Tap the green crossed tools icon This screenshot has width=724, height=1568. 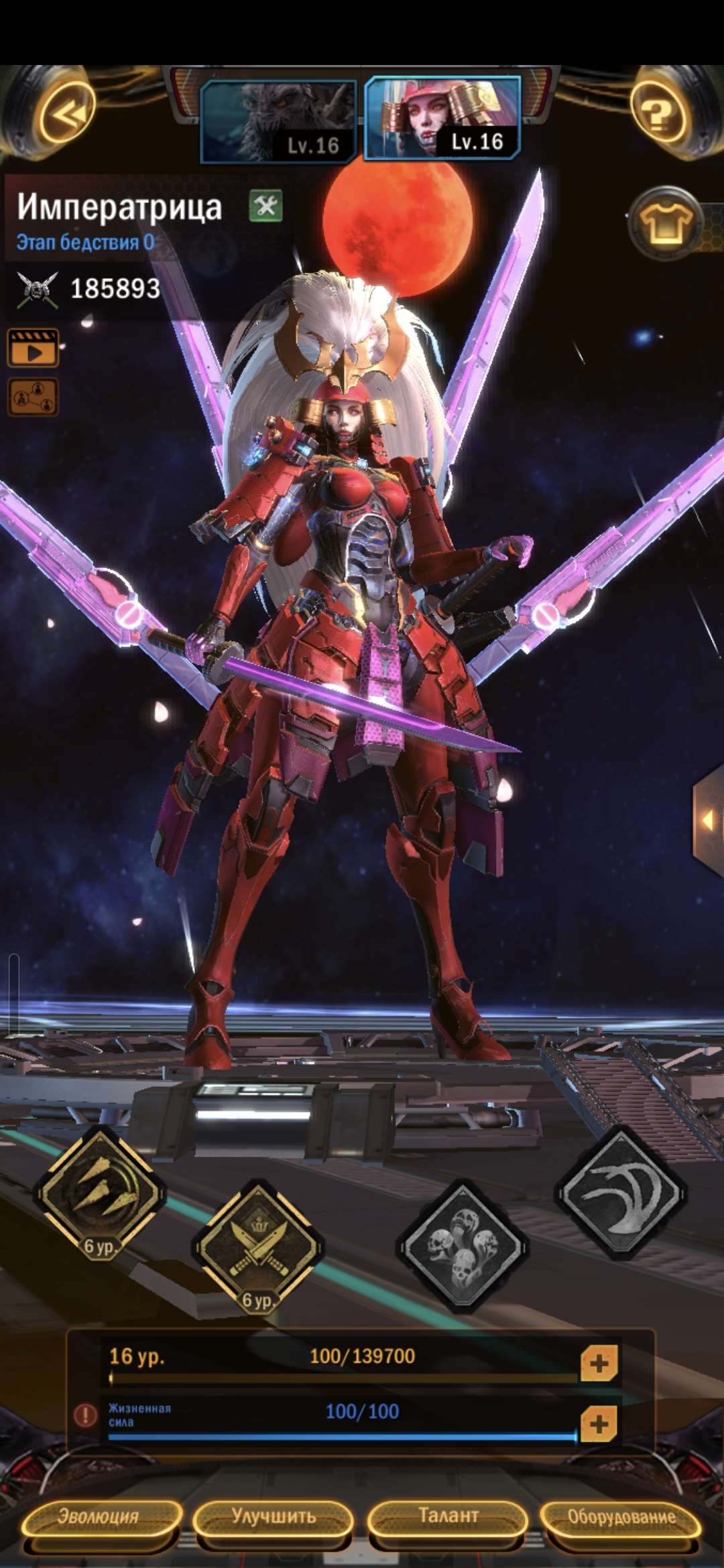click(266, 206)
